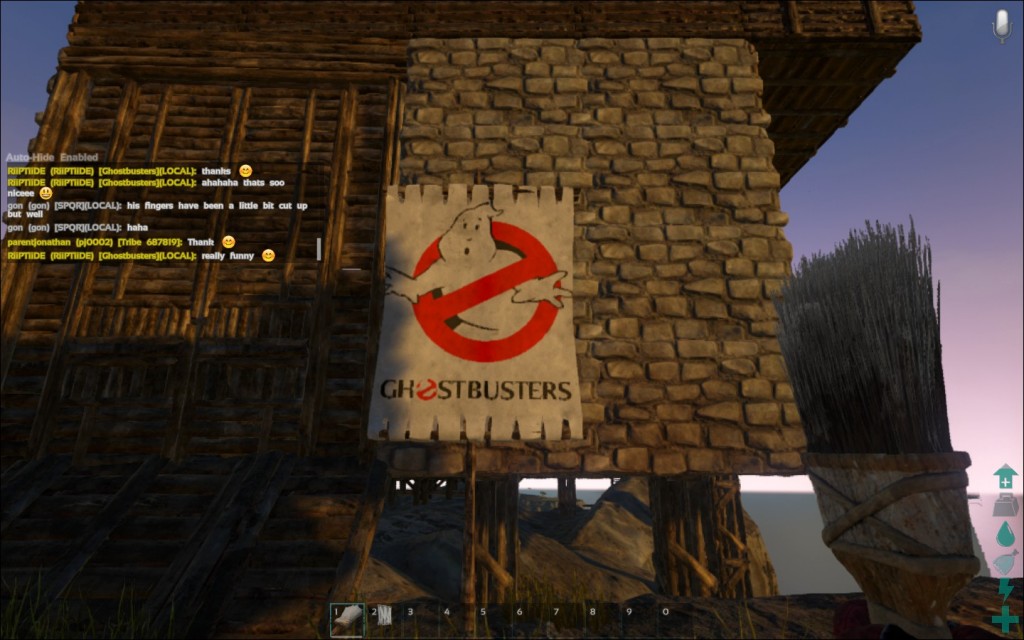Image resolution: width=1024 pixels, height=640 pixels.
Task: Click the level-up arrow icon
Action: 1005,477
